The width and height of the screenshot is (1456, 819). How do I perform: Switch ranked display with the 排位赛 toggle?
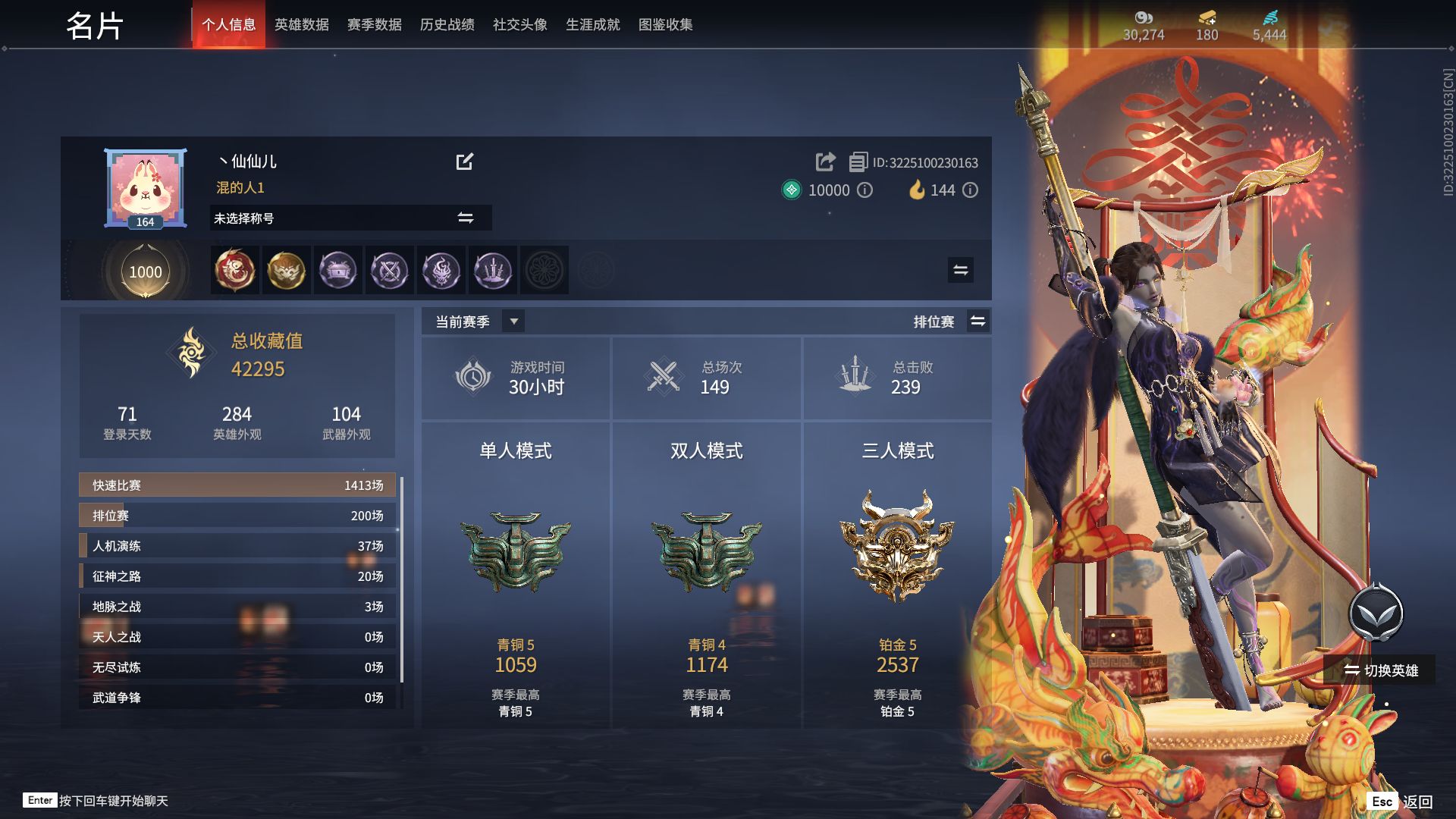[978, 321]
